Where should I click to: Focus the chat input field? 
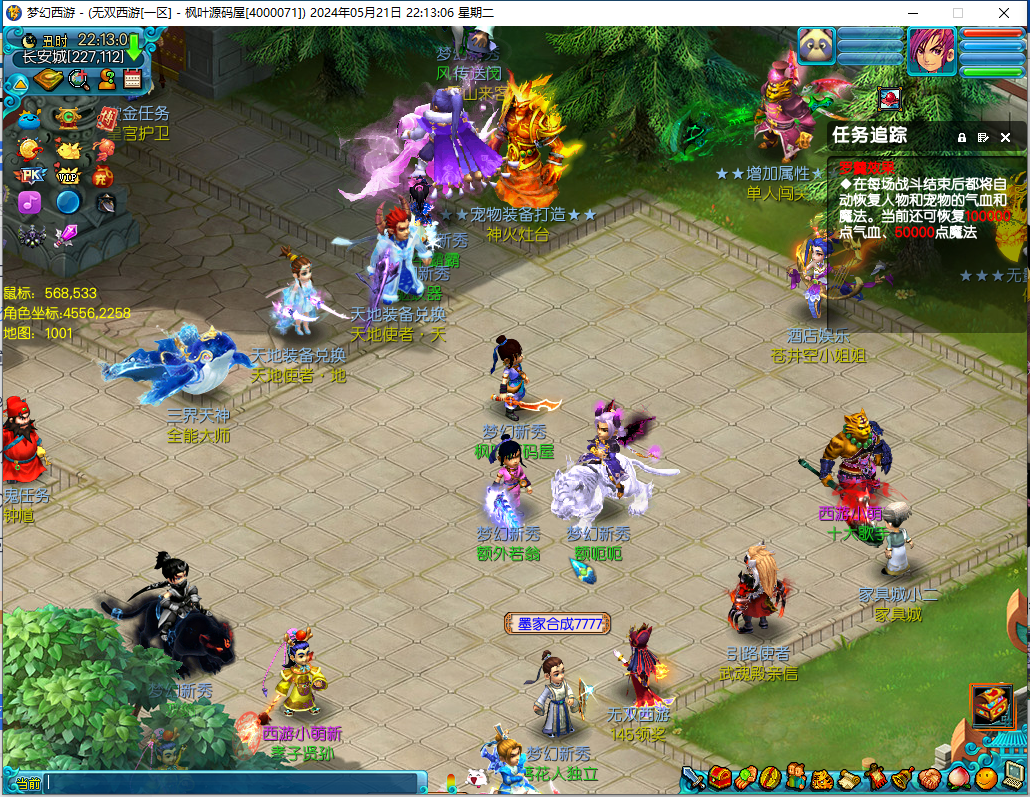(x=230, y=783)
